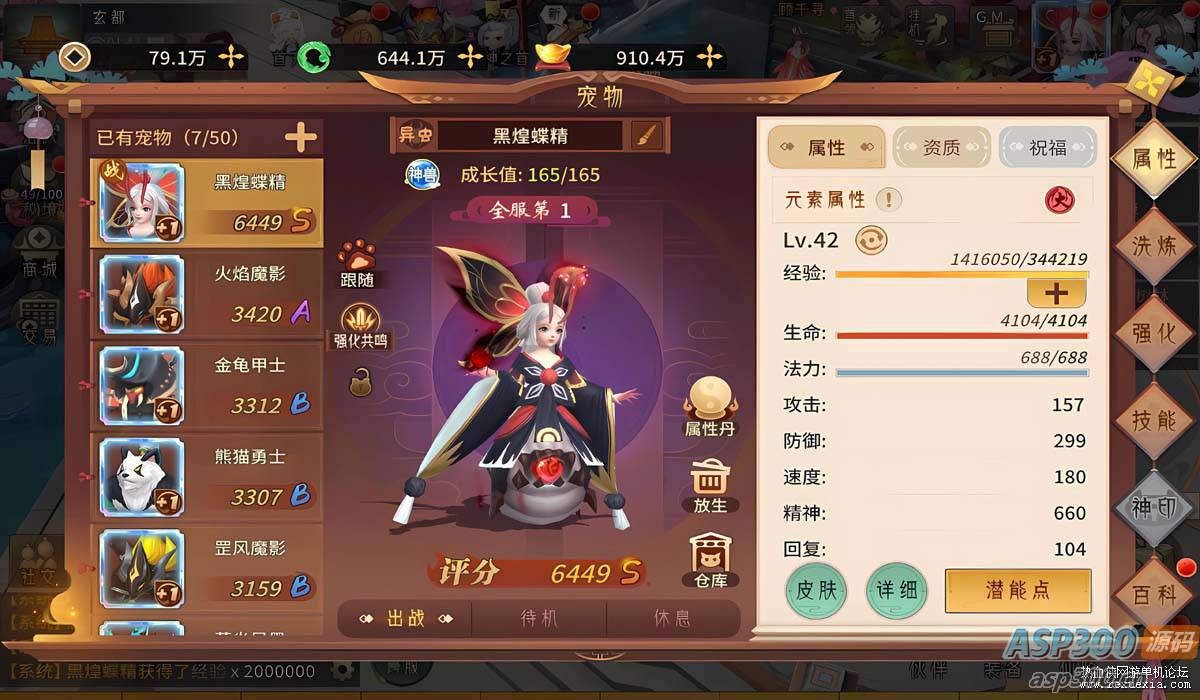Image resolution: width=1200 pixels, height=700 pixels.
Task: Select the 熊猫勇士 pet row
Action: pyautogui.click(x=207, y=477)
